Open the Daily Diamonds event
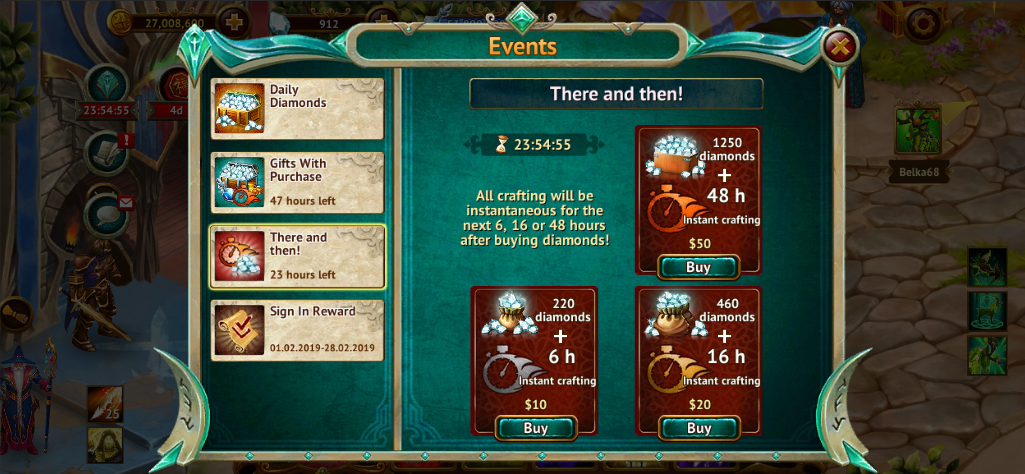 point(297,109)
